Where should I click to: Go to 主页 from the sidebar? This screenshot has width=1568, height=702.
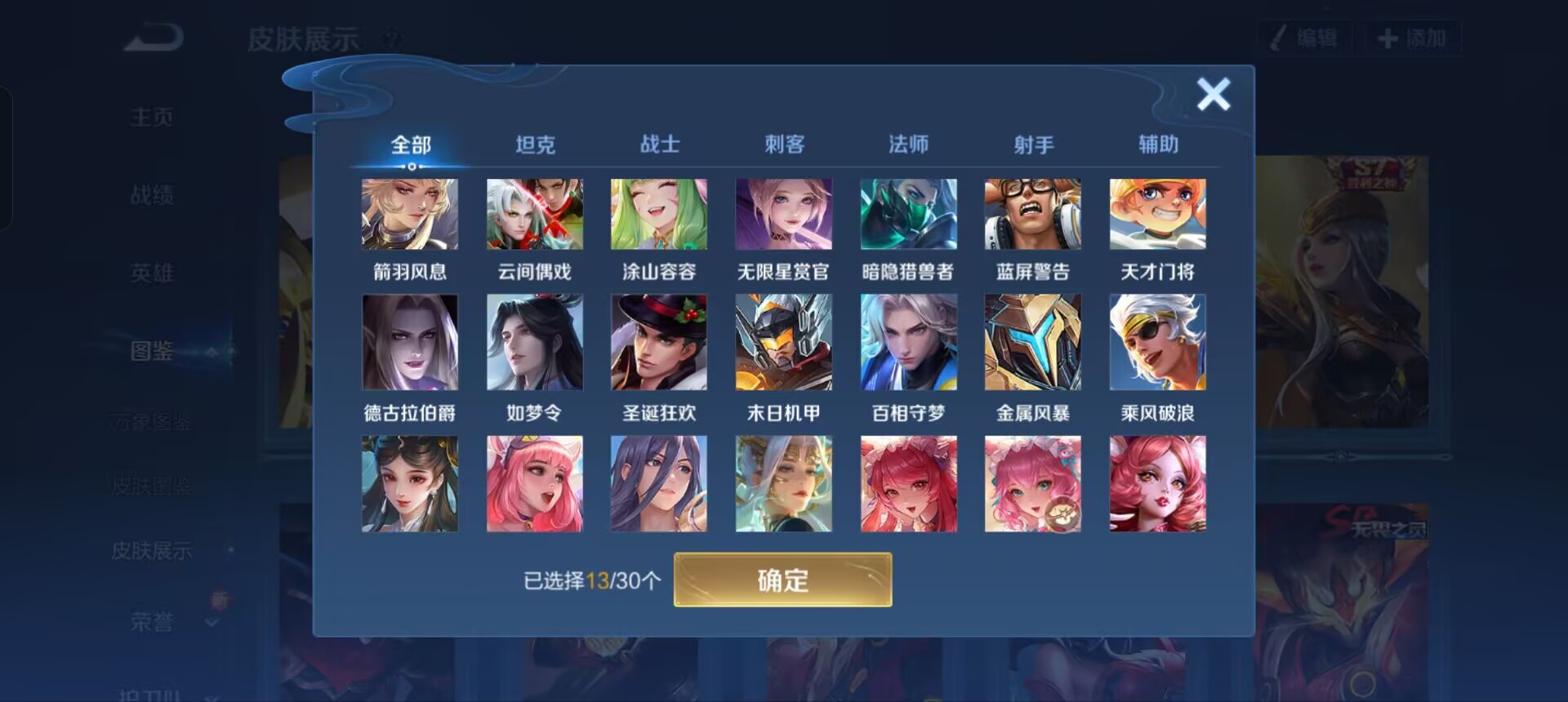tap(152, 116)
